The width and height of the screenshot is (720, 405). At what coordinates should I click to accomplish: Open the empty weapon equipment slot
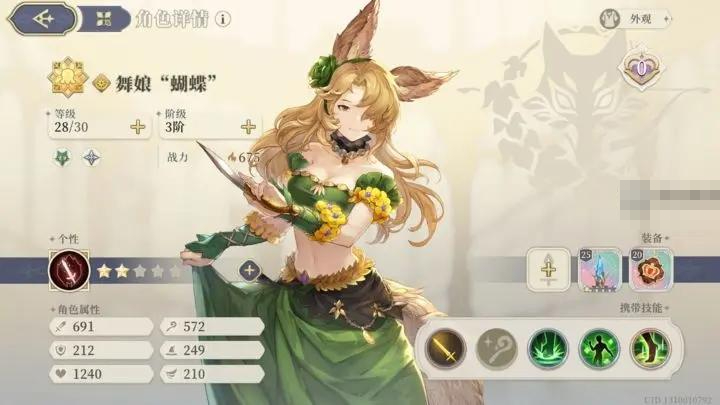tap(546, 268)
